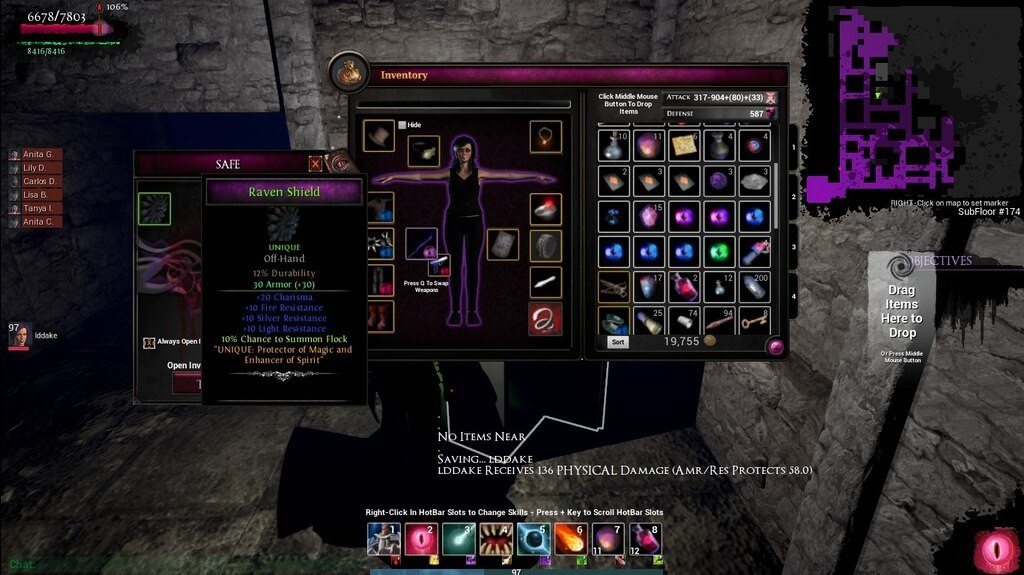Sort the inventory items
Screen dimensions: 1024x575
click(619, 342)
